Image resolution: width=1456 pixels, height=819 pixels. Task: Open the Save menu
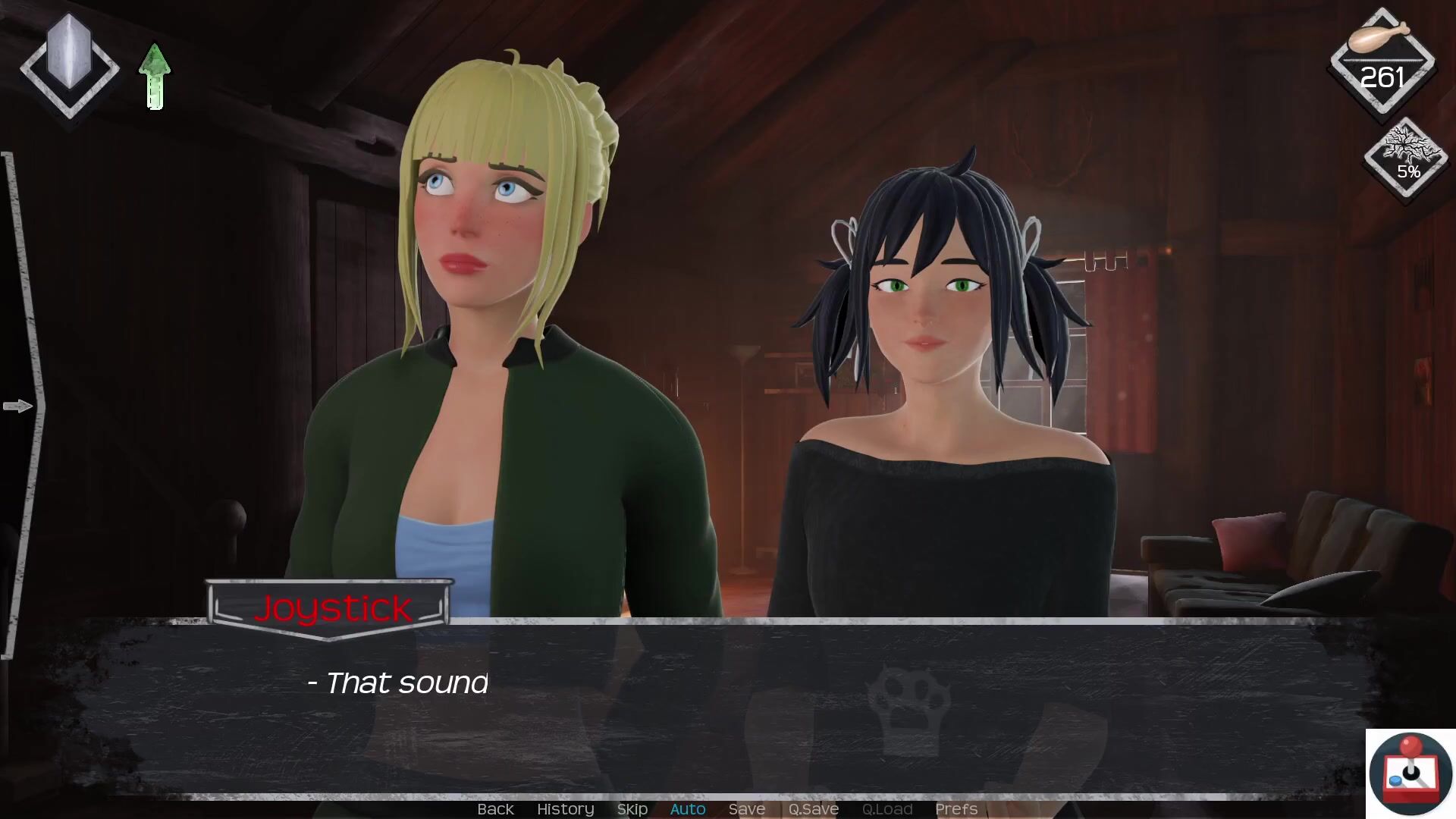point(746,809)
